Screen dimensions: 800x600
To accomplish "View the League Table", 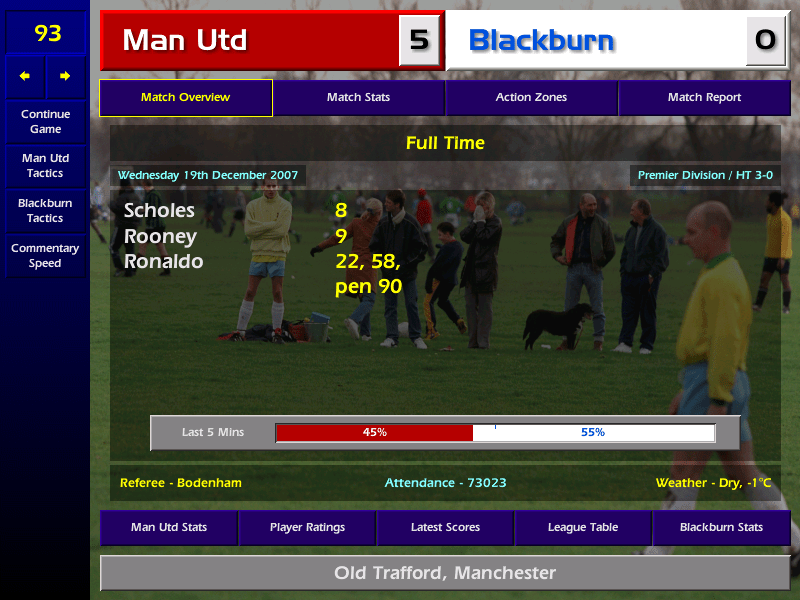I will tap(583, 527).
